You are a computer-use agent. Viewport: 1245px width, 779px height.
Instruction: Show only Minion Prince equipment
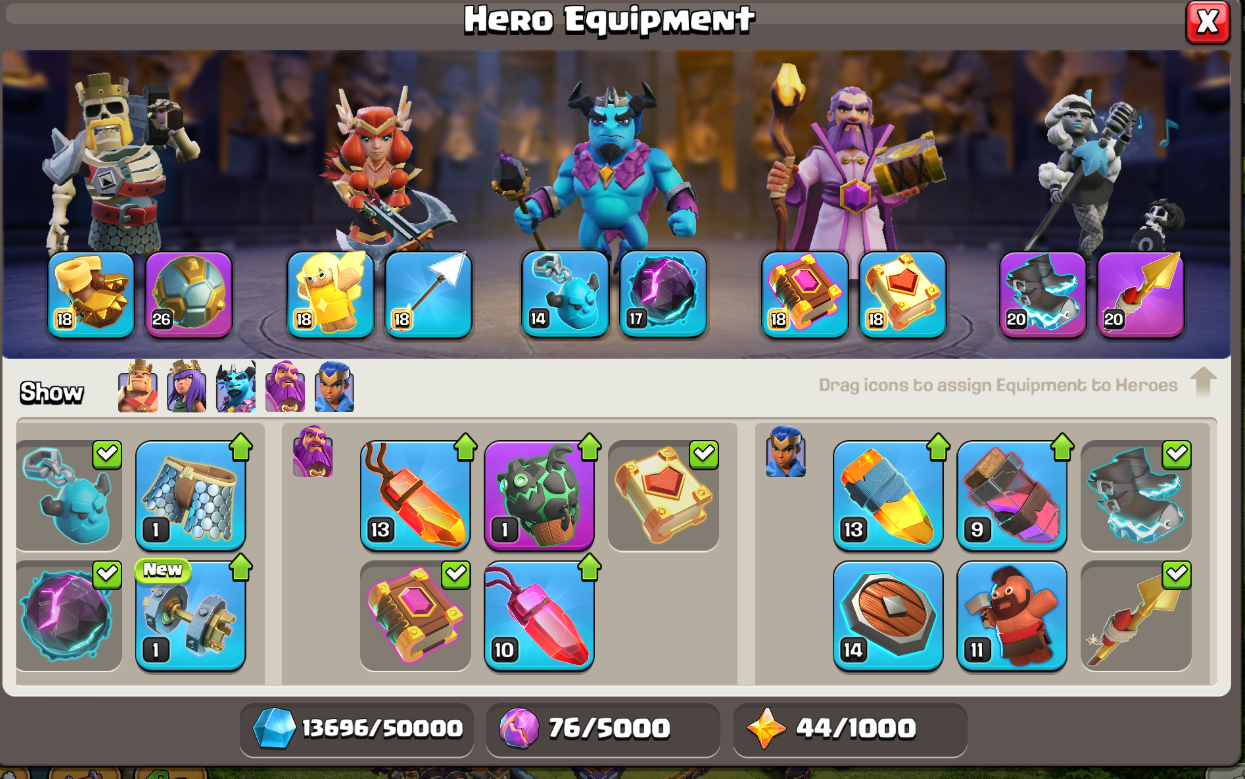pyautogui.click(x=236, y=387)
